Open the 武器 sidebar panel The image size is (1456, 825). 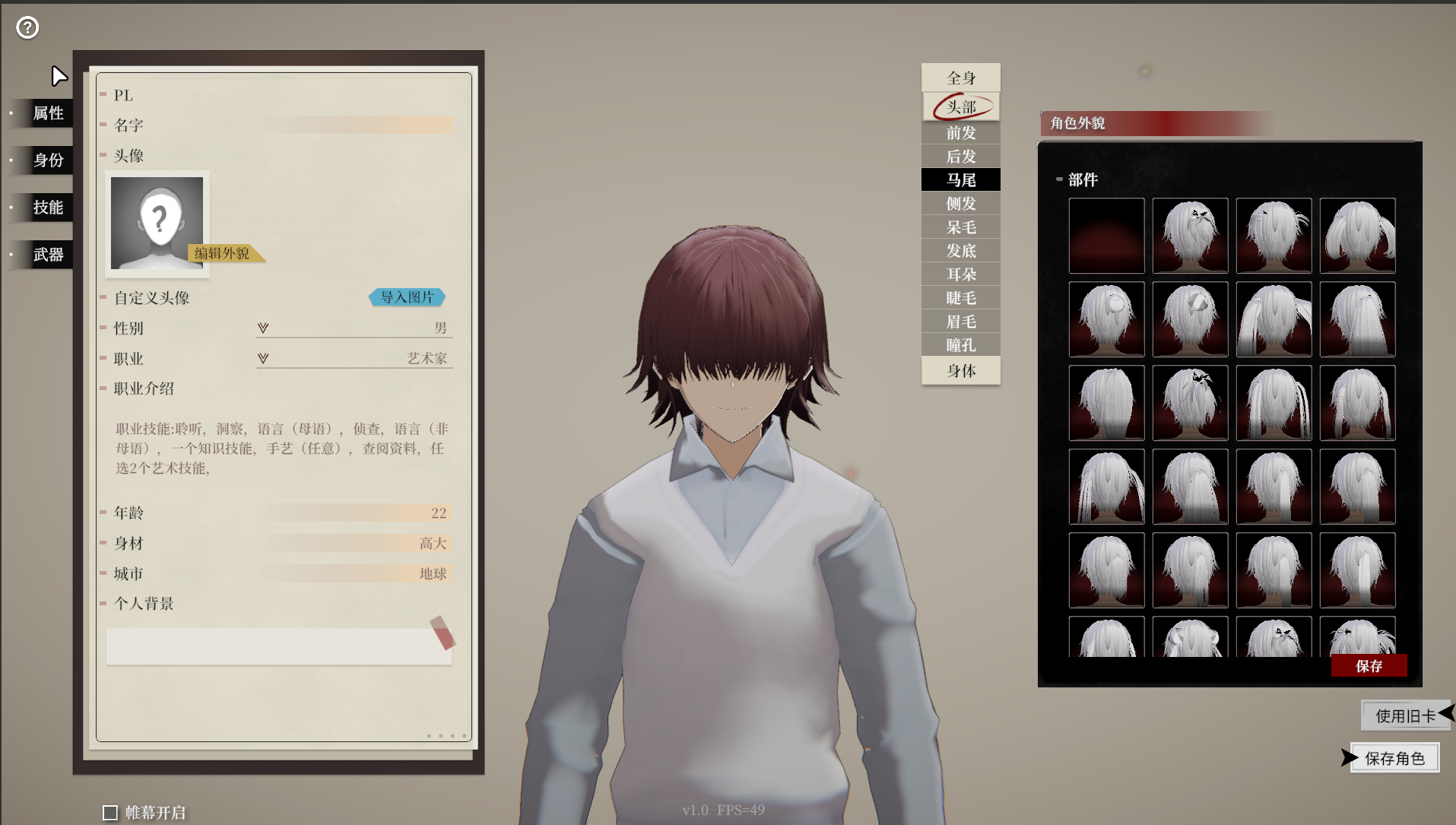(x=47, y=254)
